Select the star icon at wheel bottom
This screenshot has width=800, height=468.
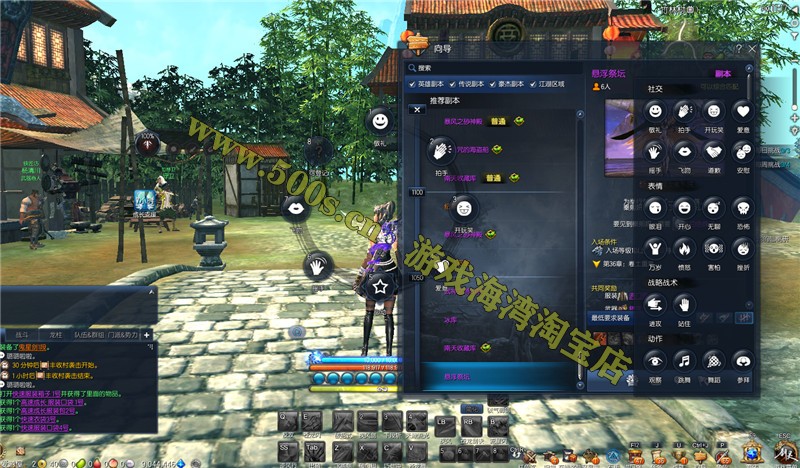tap(380, 286)
